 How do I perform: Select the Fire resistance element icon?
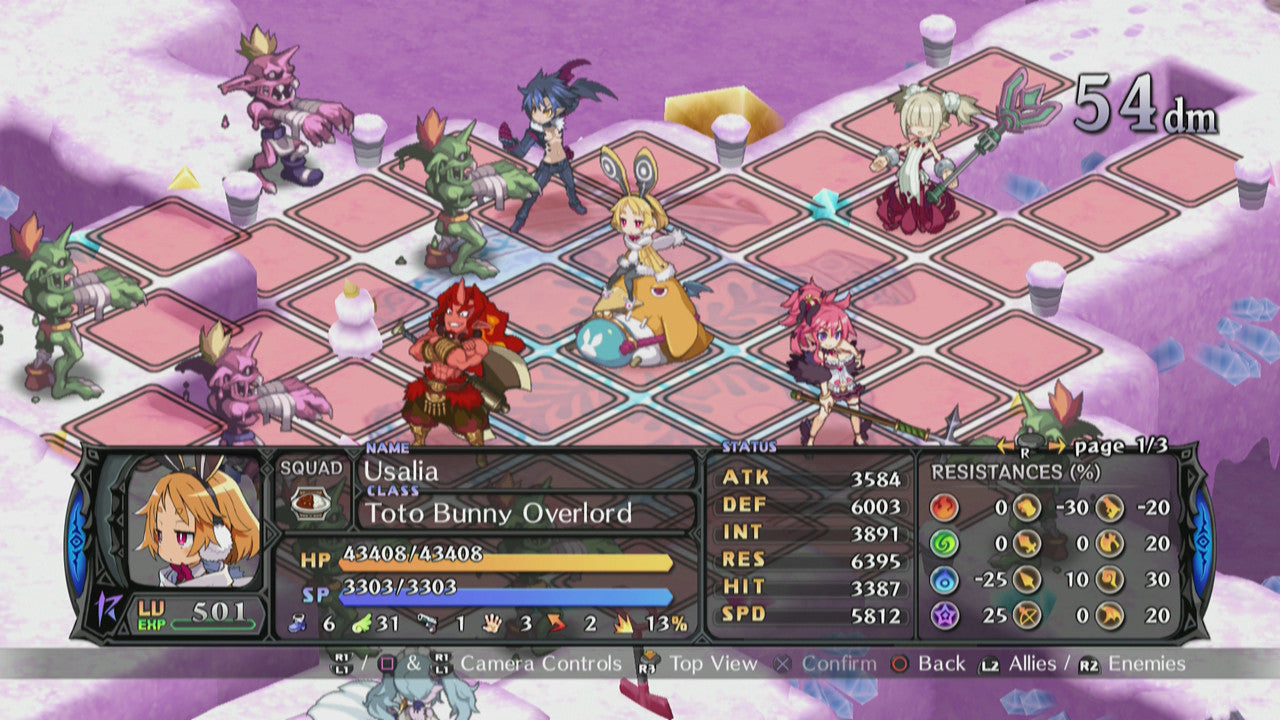point(944,507)
